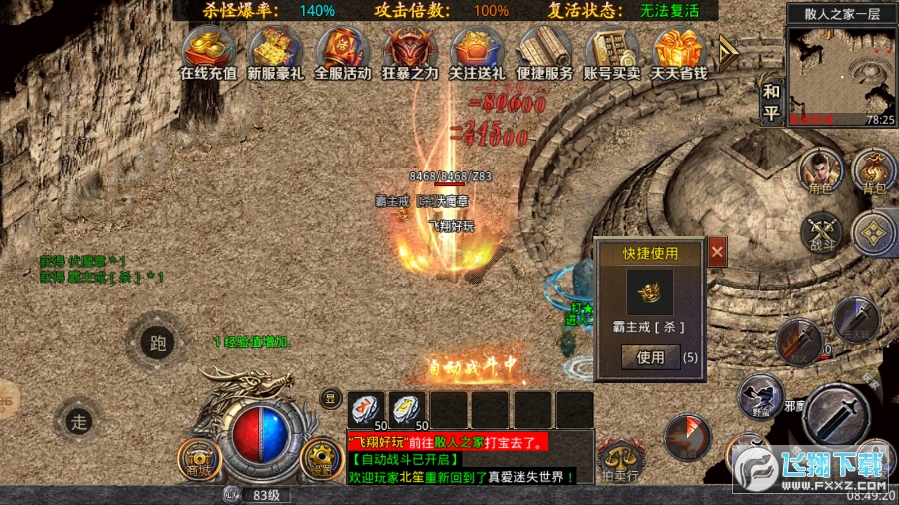Open the 拍卖行 auction house
The width and height of the screenshot is (899, 505).
621,462
